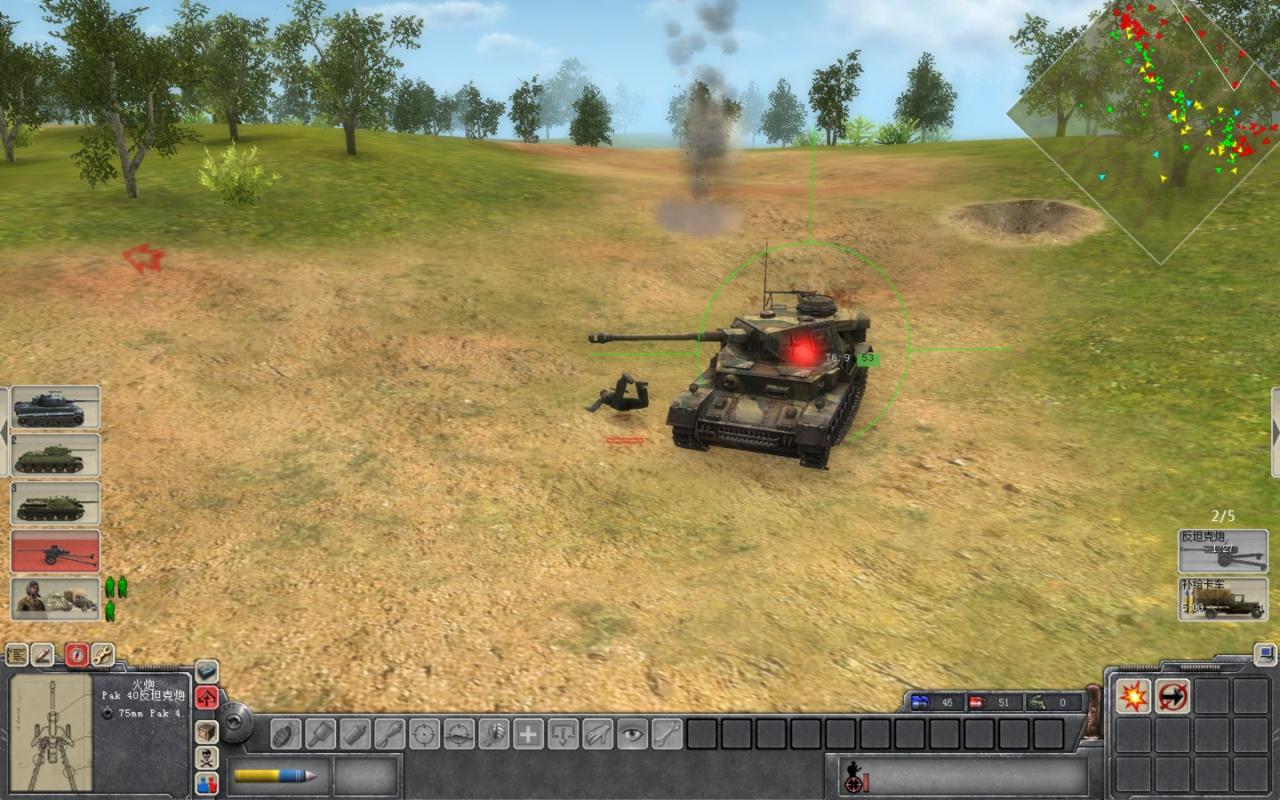Select the Pak 40 gun portrait in the unit list
The width and height of the screenshot is (1280, 800).
pos(55,551)
